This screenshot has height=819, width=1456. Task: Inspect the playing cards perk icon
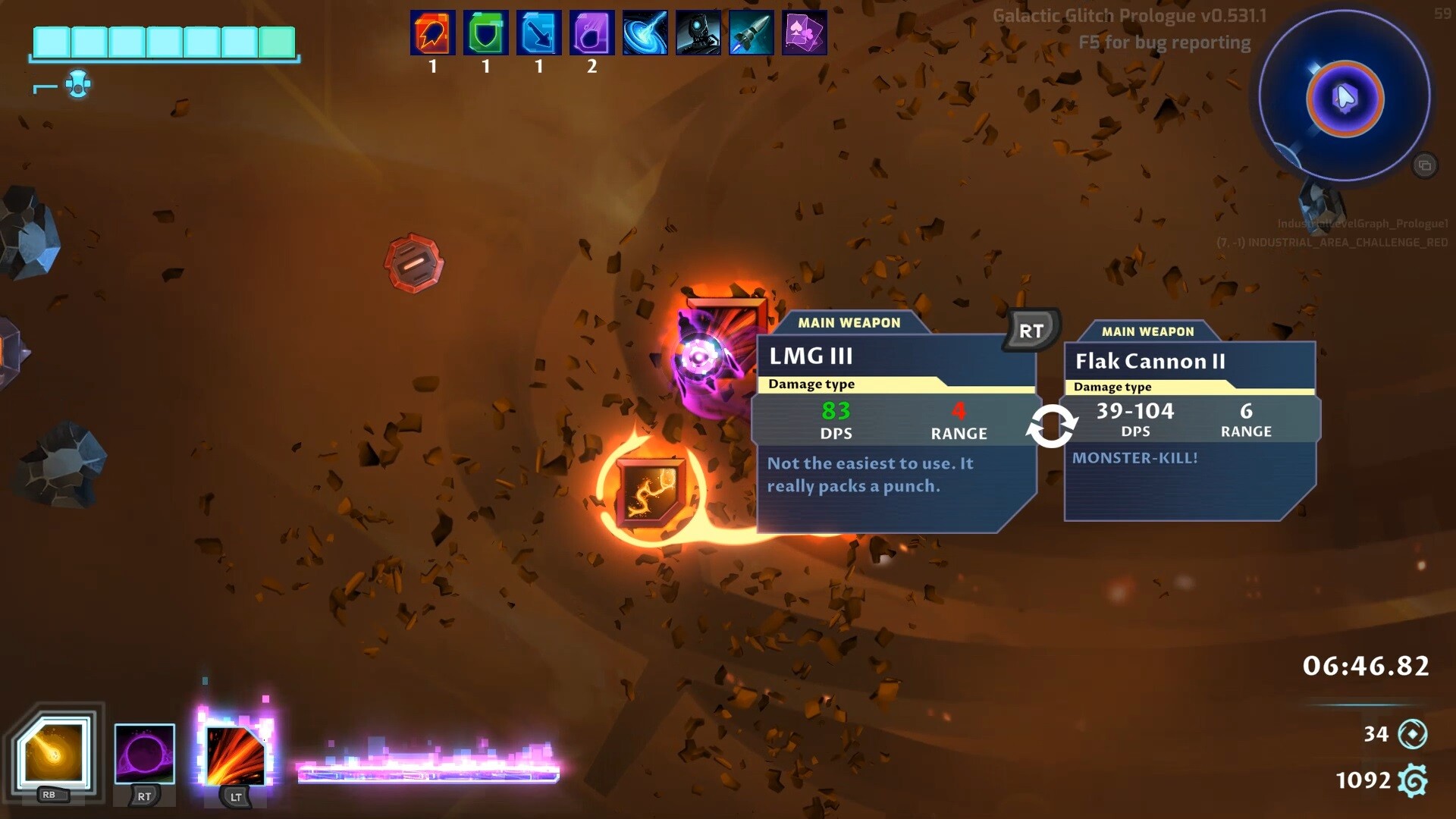click(x=805, y=33)
